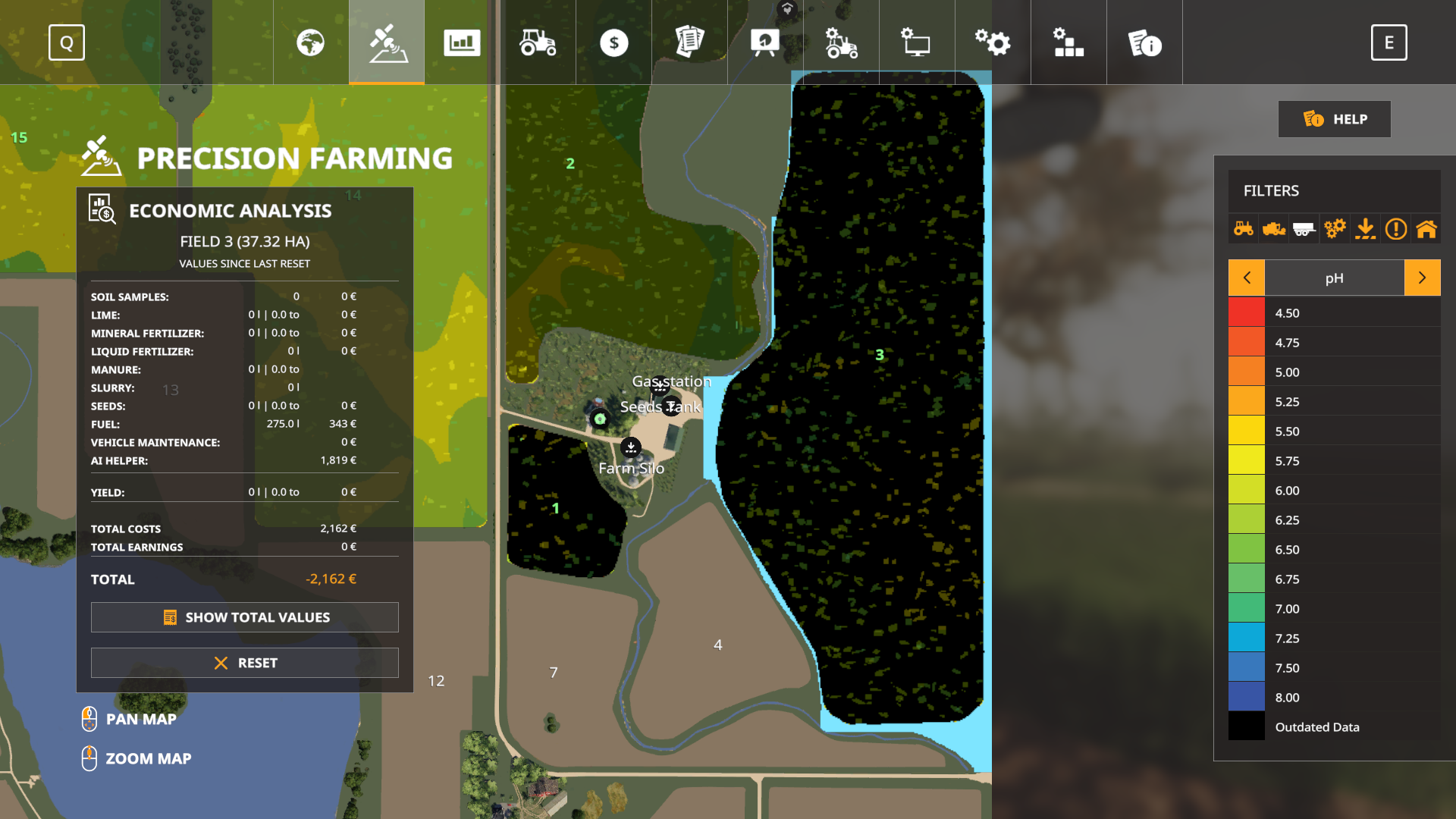1456x819 pixels.
Task: Select the red 4.50 pH color swatch
Action: pos(1246,312)
